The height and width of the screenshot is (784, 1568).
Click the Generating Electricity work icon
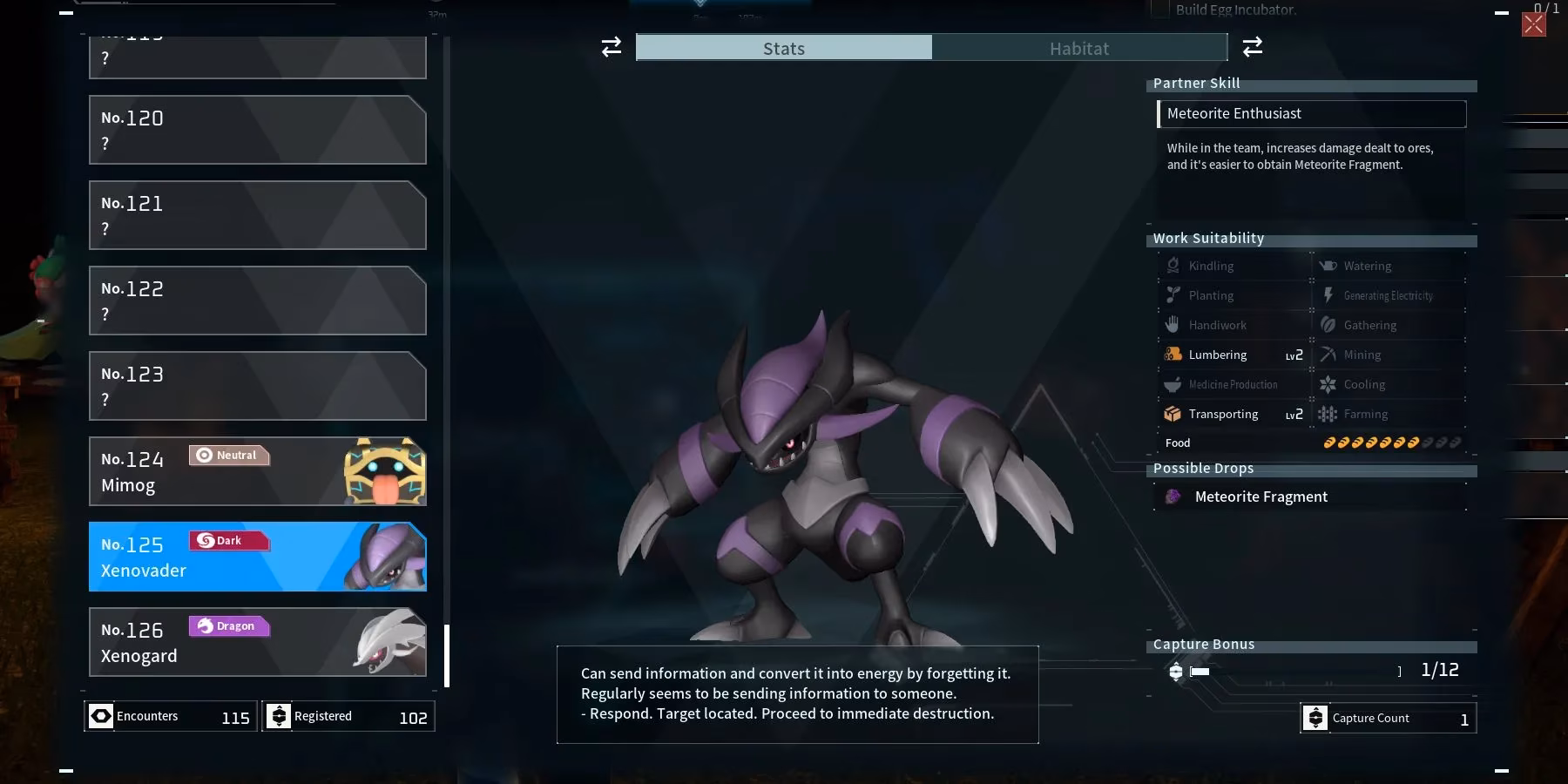click(x=1328, y=295)
